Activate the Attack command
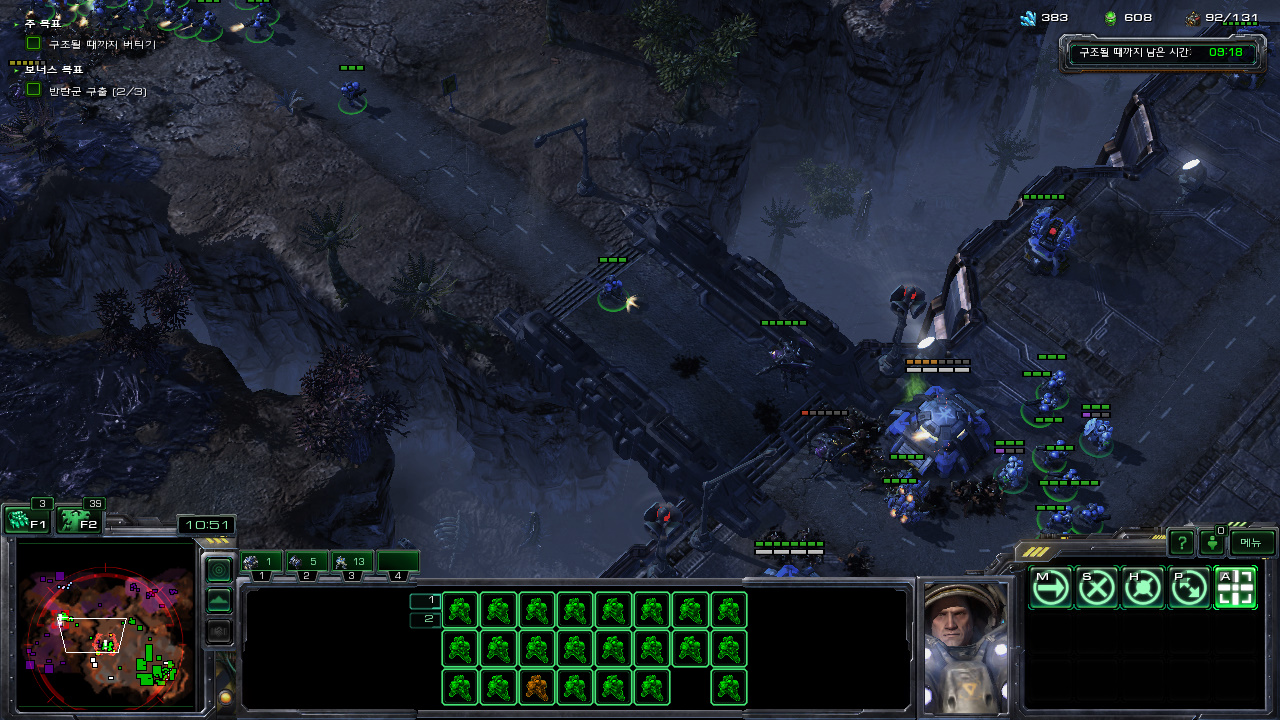The height and width of the screenshot is (720, 1280). 1235,588
